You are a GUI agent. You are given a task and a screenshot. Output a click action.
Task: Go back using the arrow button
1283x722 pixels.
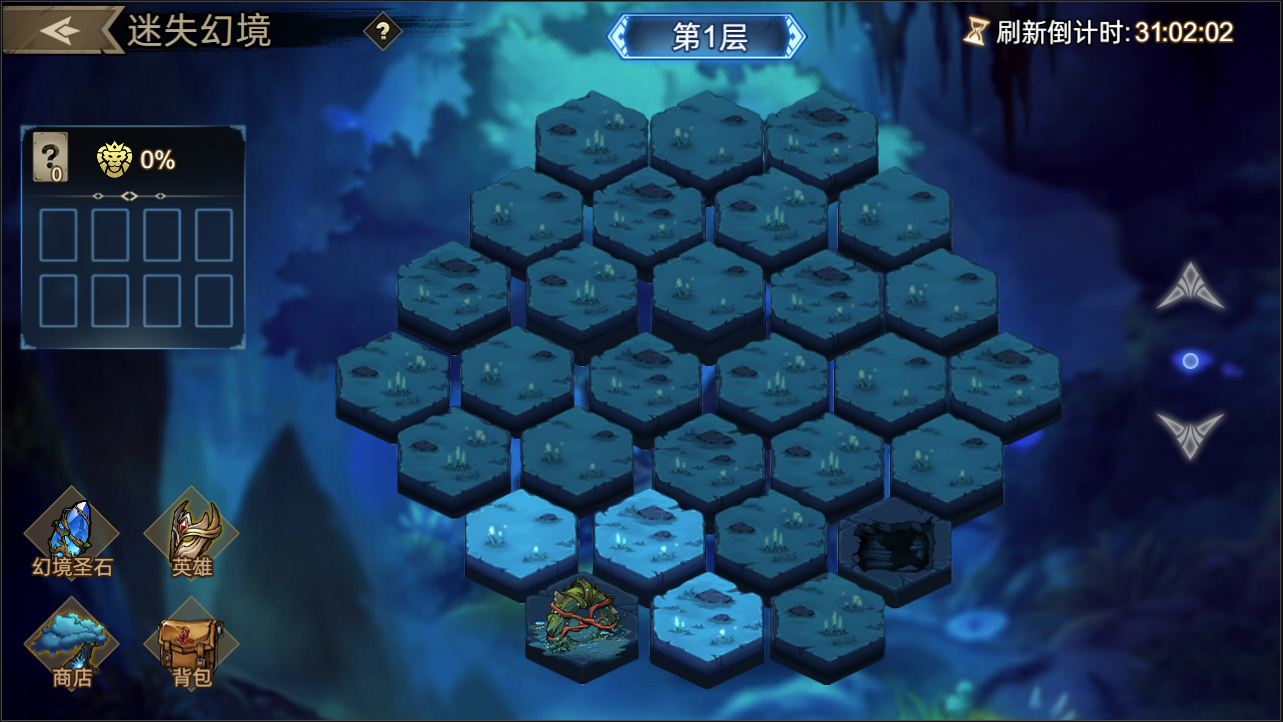coord(60,30)
